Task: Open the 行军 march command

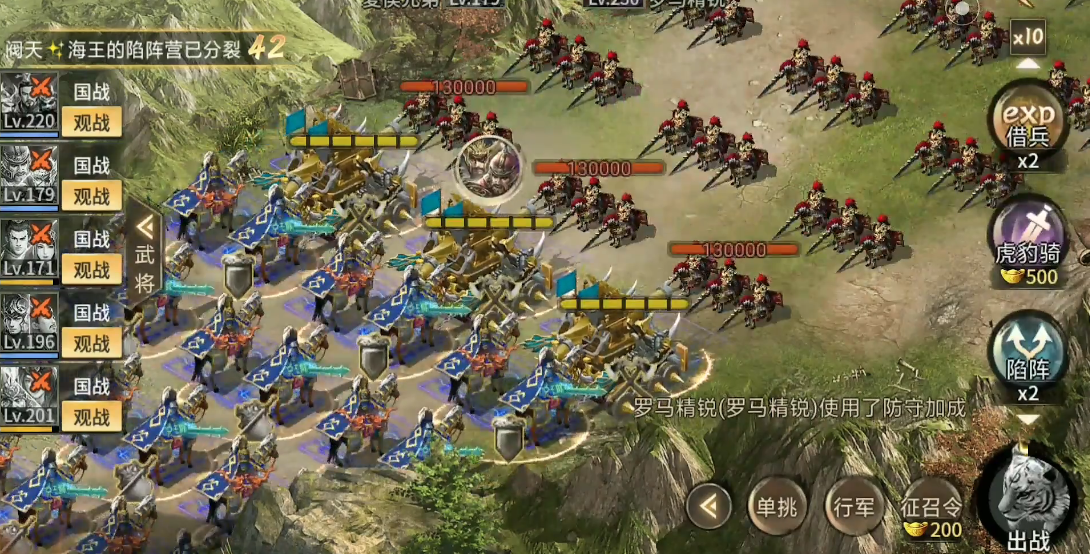Action: pyautogui.click(x=855, y=507)
